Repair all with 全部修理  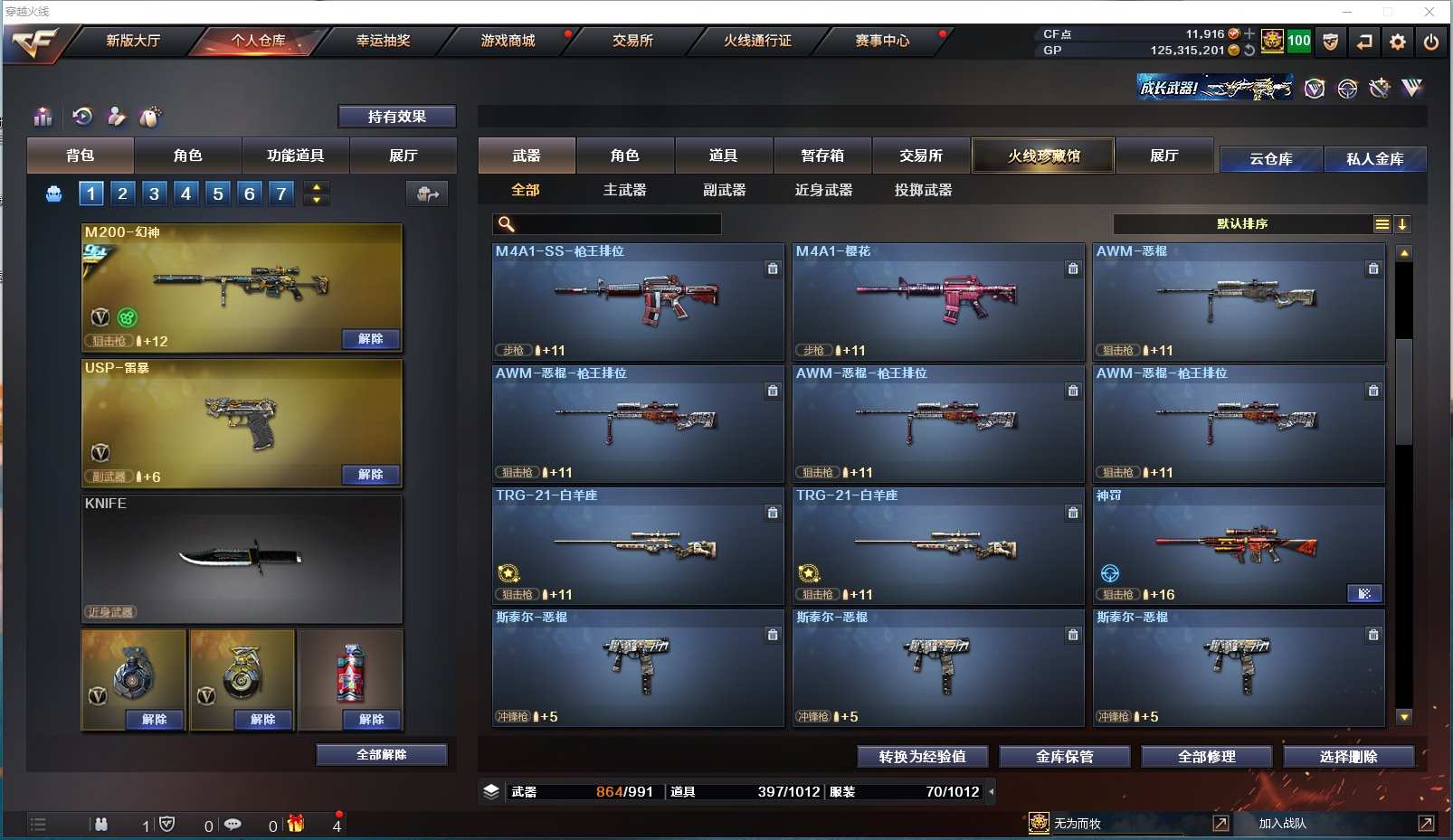1206,757
